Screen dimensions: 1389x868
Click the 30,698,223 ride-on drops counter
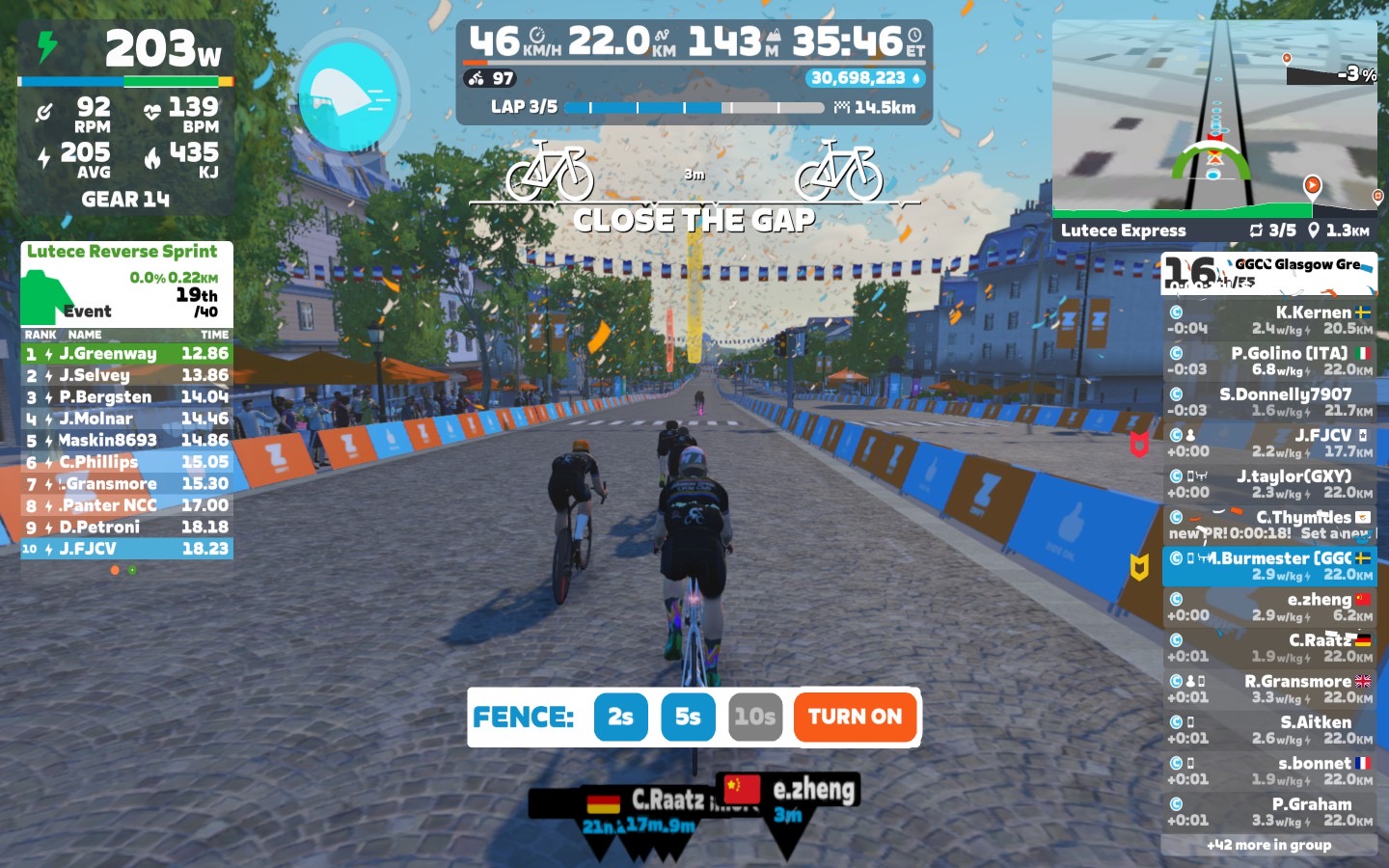pos(865,78)
